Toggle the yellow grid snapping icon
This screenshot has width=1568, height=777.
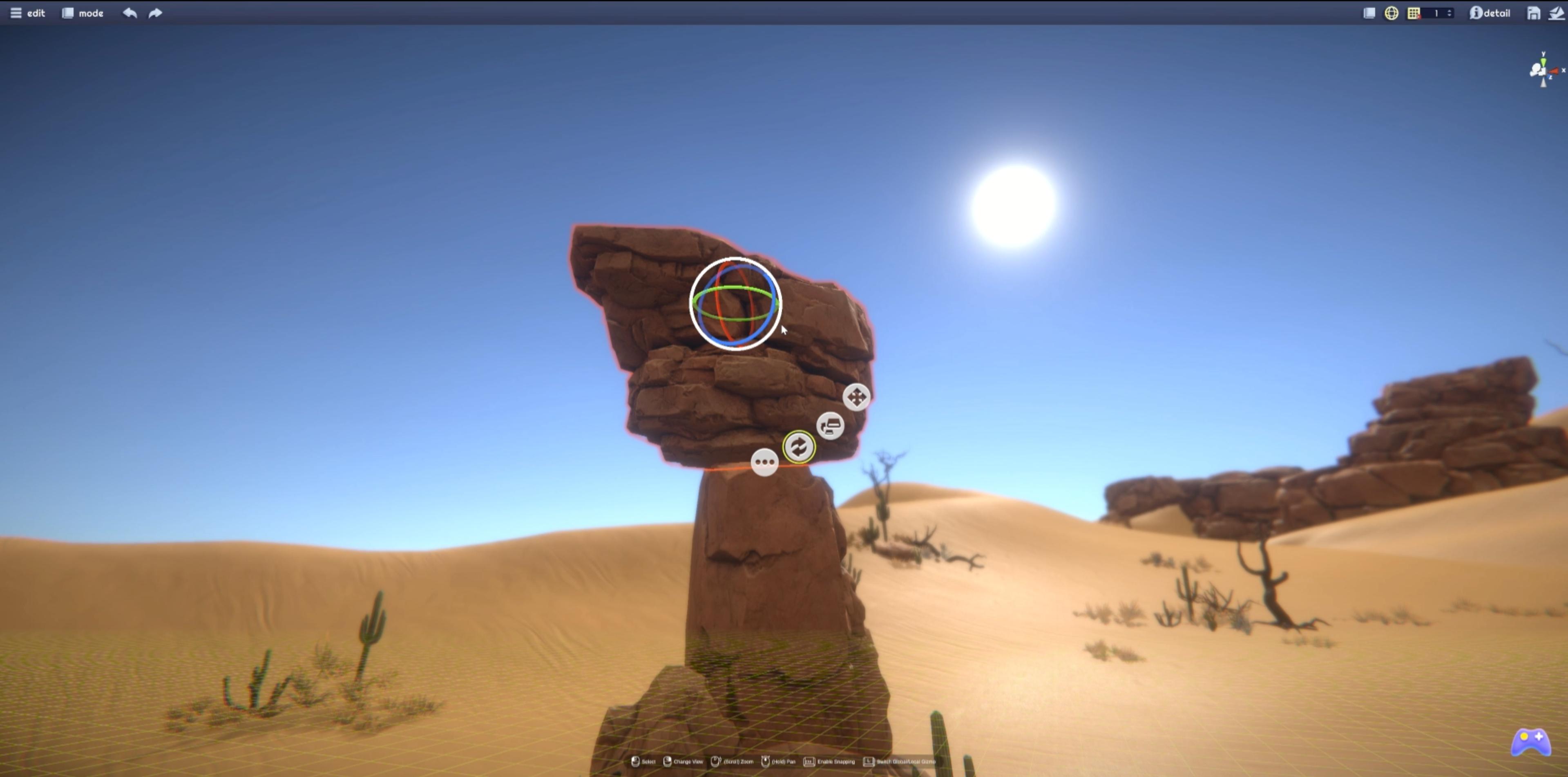coord(1414,13)
